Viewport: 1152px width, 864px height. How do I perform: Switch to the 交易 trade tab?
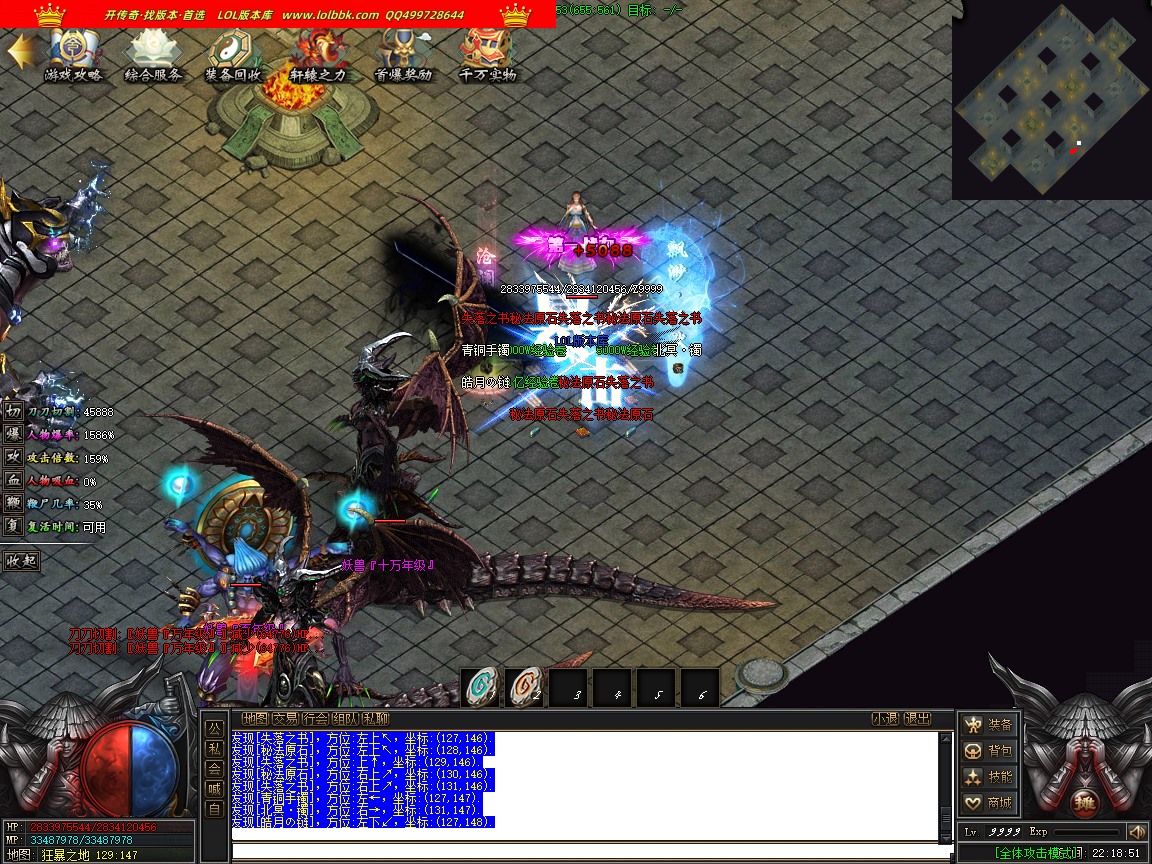[285, 718]
